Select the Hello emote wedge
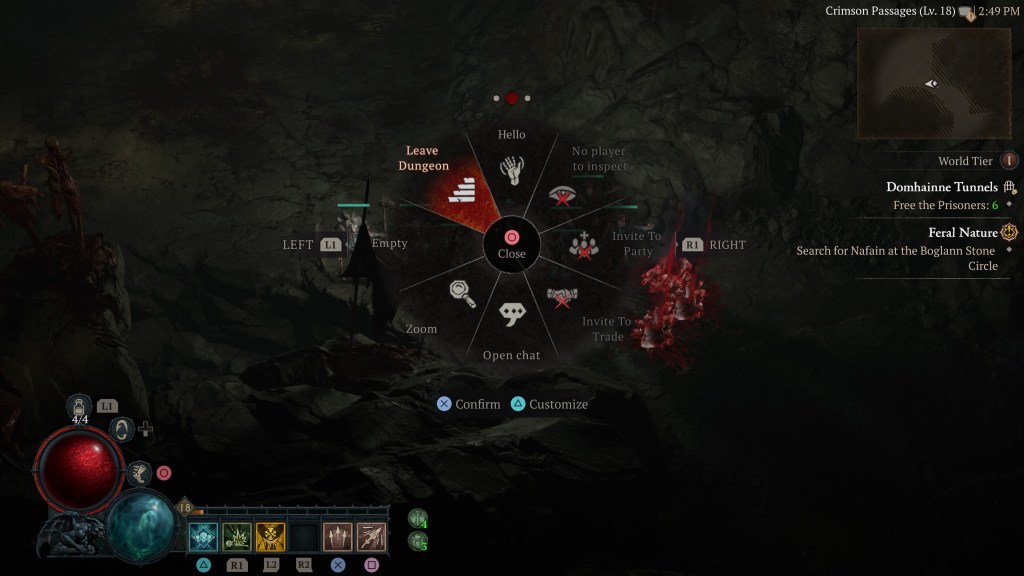Screen dimensions: 1024x576 point(512,168)
